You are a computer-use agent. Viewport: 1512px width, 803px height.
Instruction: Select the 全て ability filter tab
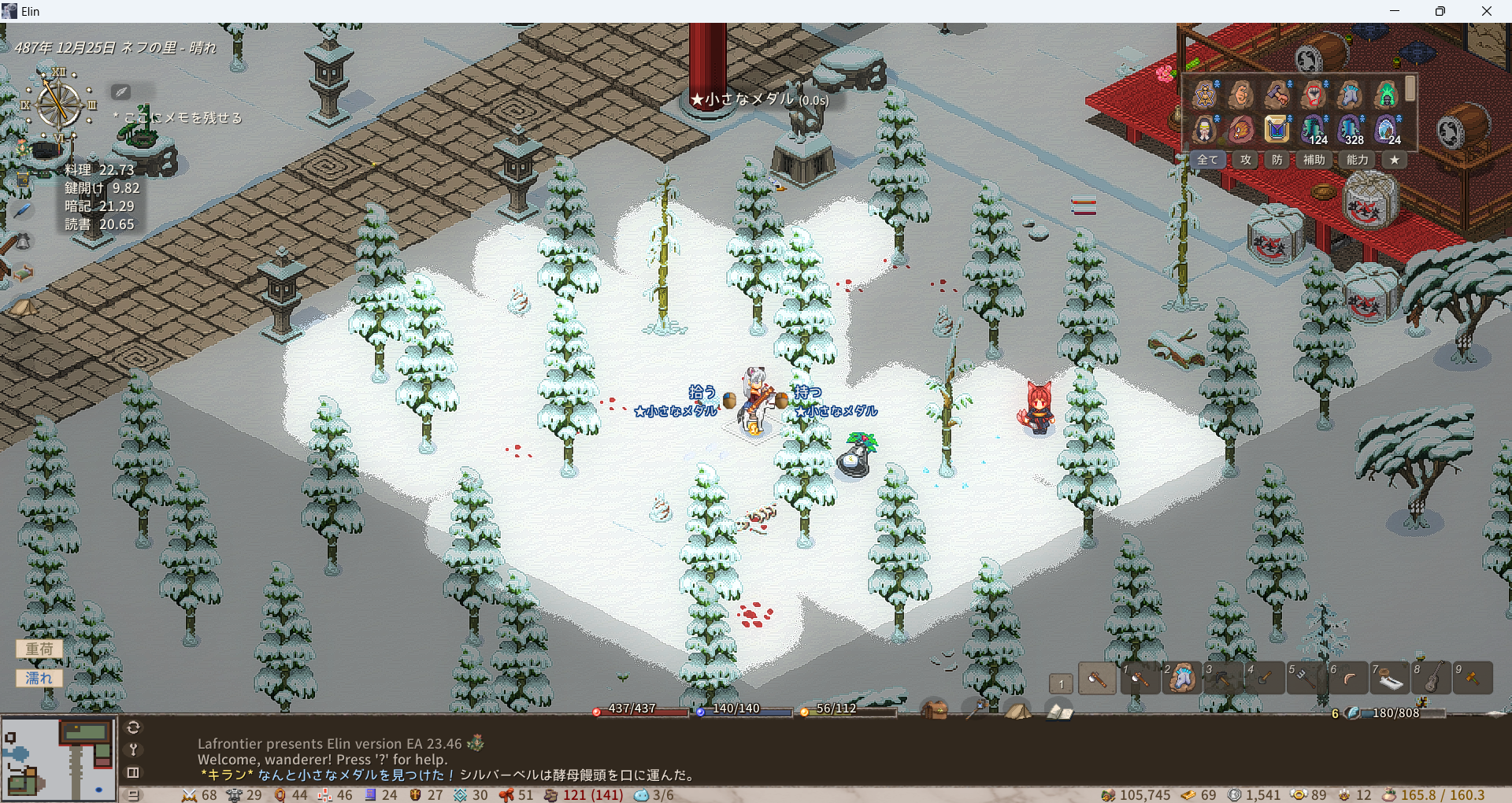tap(1207, 160)
